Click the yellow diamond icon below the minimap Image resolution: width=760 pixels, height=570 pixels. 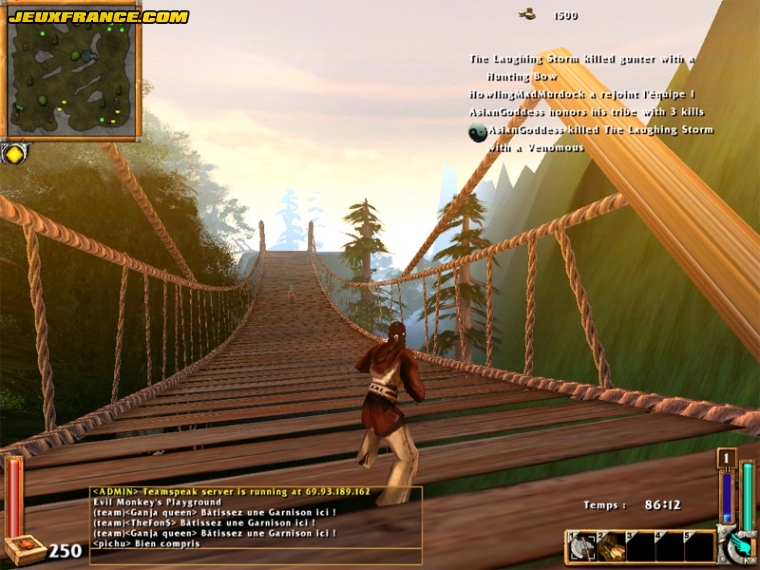13,153
